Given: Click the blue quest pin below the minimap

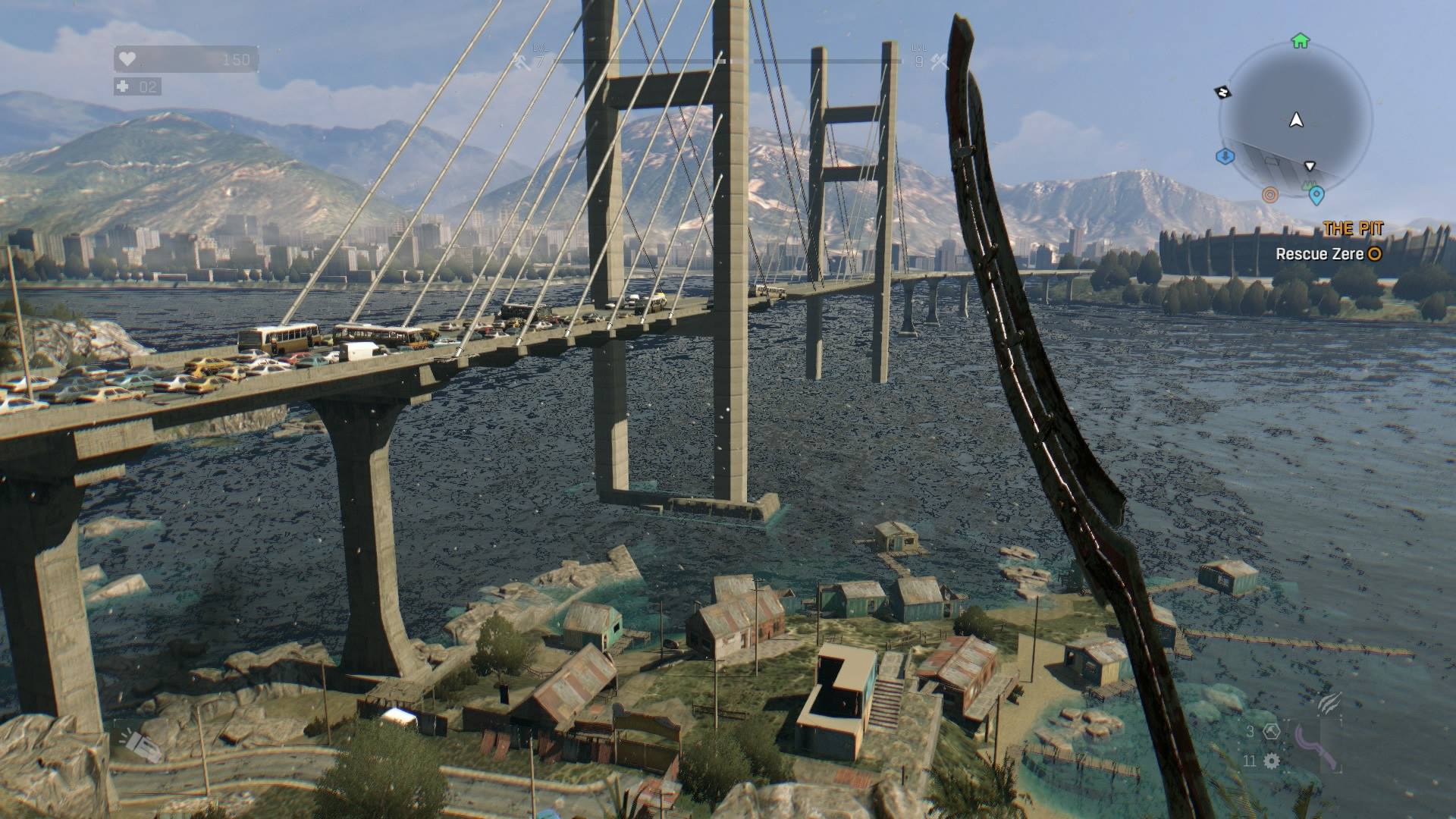Looking at the screenshot, I should click(x=1317, y=194).
